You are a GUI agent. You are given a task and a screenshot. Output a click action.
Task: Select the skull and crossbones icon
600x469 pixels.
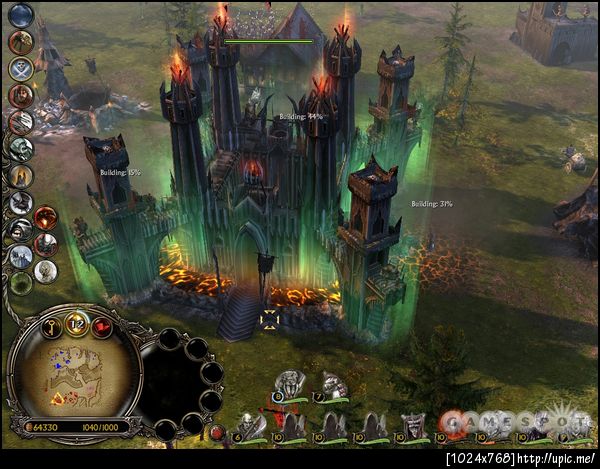pos(20,68)
